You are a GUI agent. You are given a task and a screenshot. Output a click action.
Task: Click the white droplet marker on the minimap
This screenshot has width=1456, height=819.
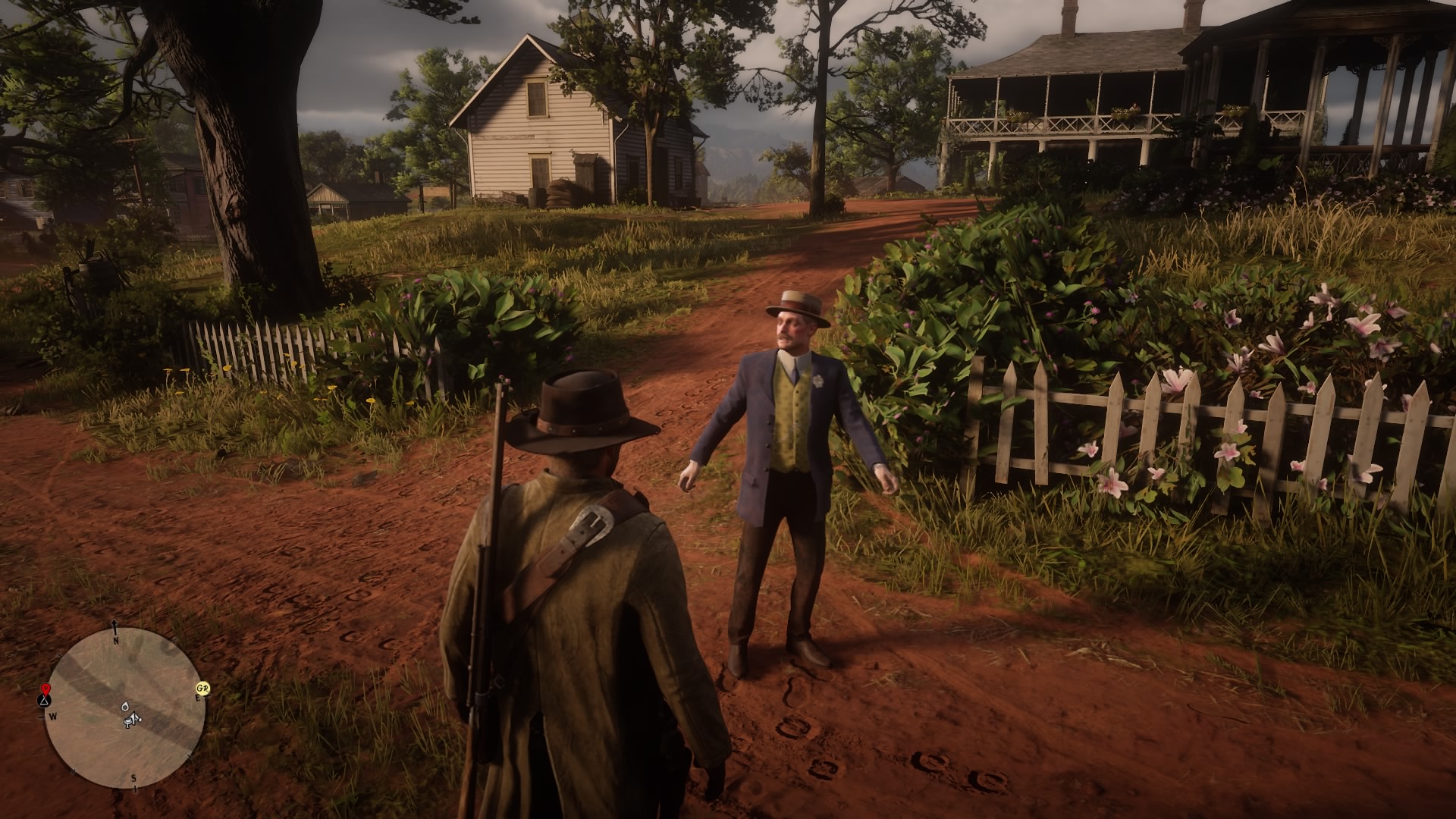[x=126, y=707]
